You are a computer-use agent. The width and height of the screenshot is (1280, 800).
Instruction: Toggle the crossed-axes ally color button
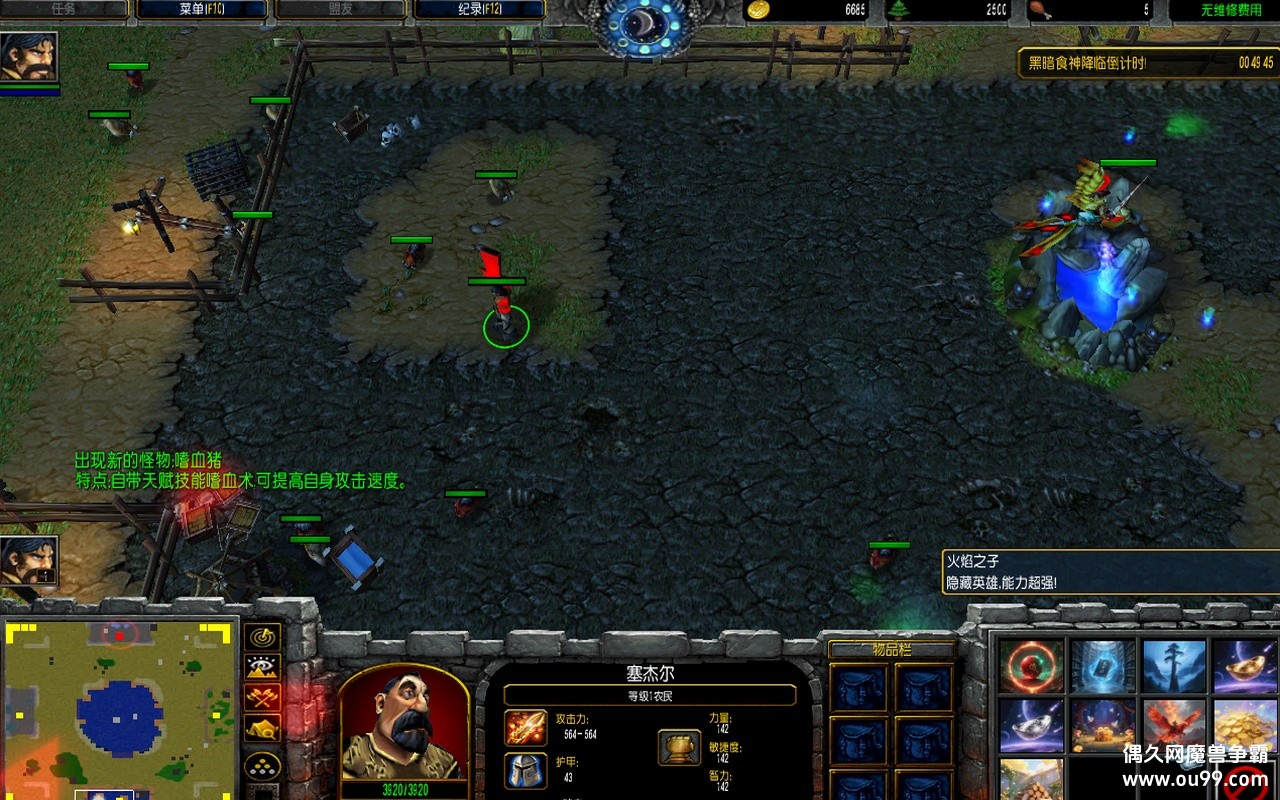(x=263, y=697)
